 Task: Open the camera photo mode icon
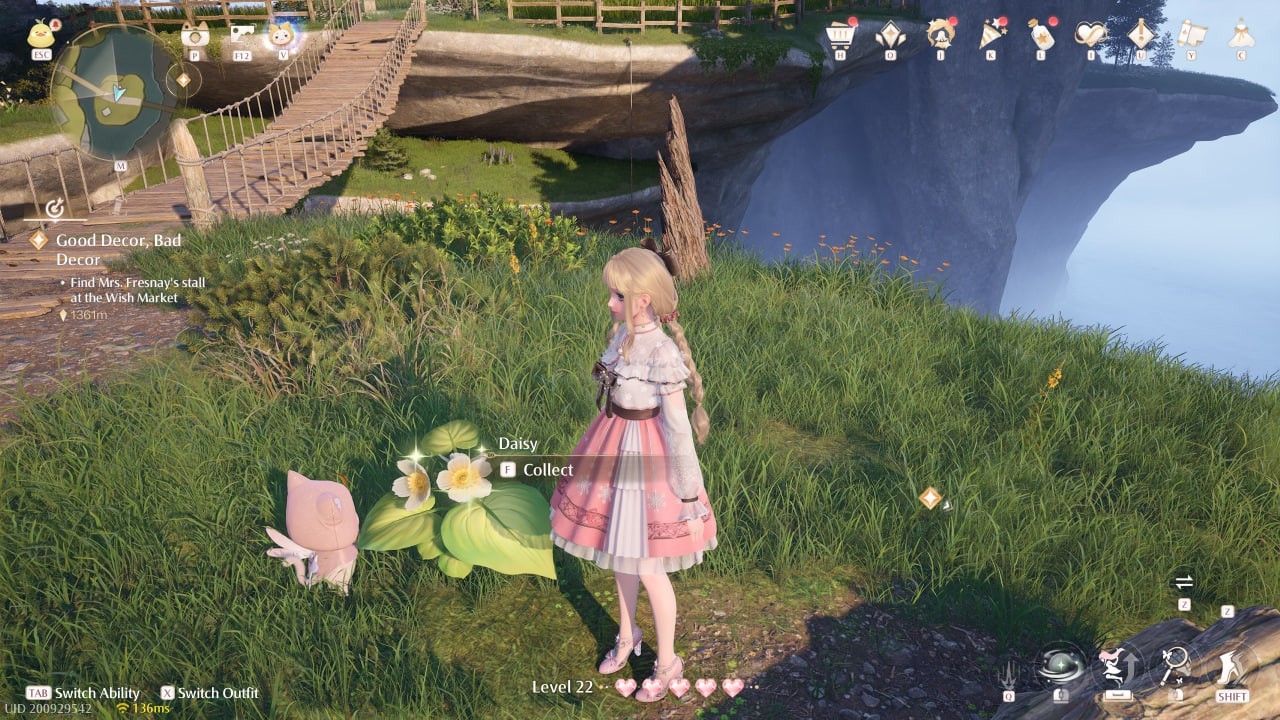coord(195,35)
